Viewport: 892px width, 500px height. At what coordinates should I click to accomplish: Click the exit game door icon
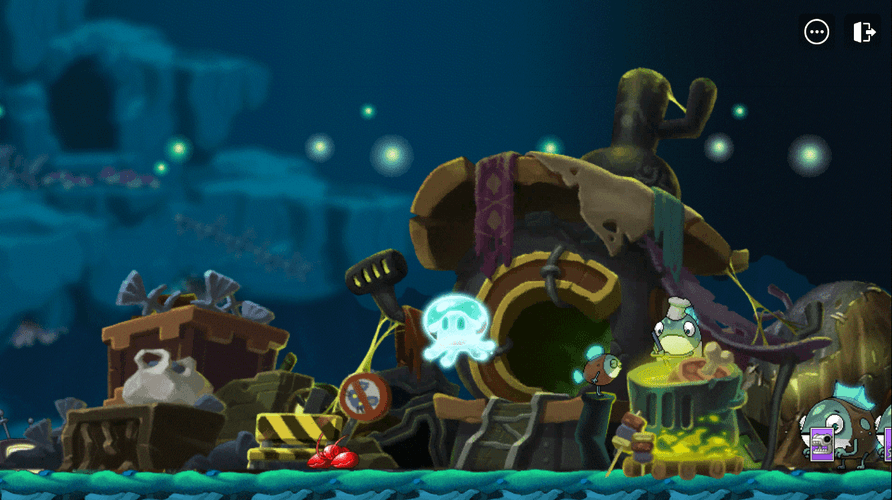864,32
